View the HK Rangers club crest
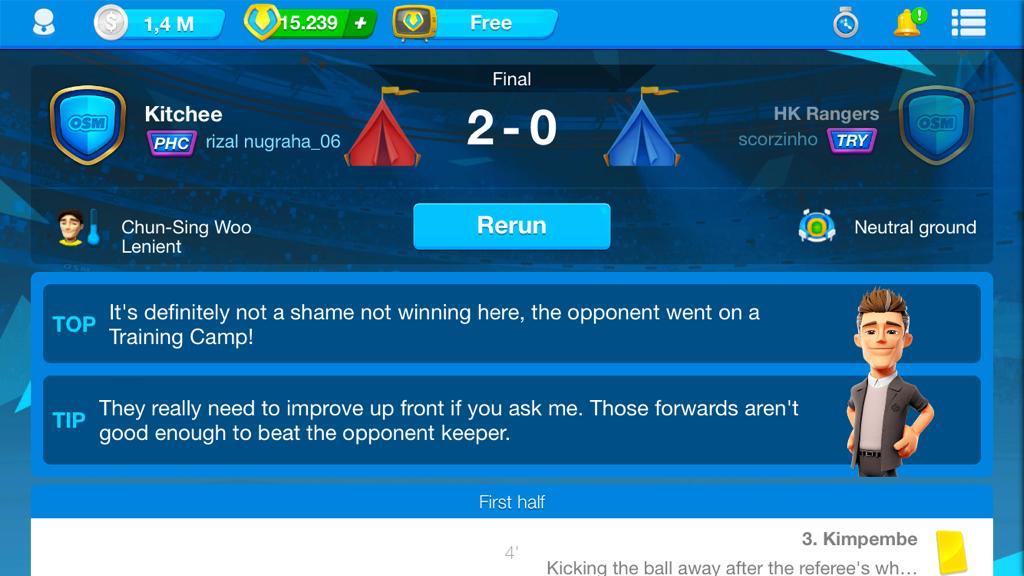The height and width of the screenshot is (576, 1024). 936,125
